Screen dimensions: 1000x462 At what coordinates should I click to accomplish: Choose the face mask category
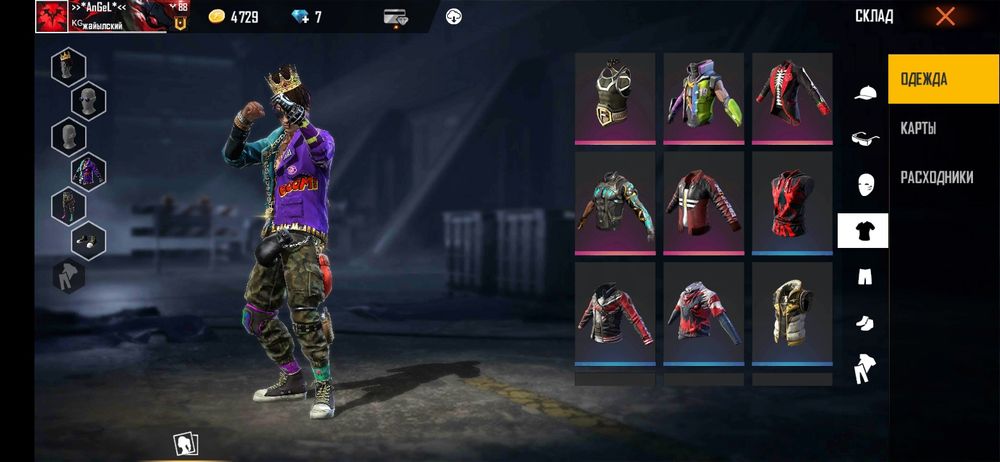pyautogui.click(x=865, y=184)
